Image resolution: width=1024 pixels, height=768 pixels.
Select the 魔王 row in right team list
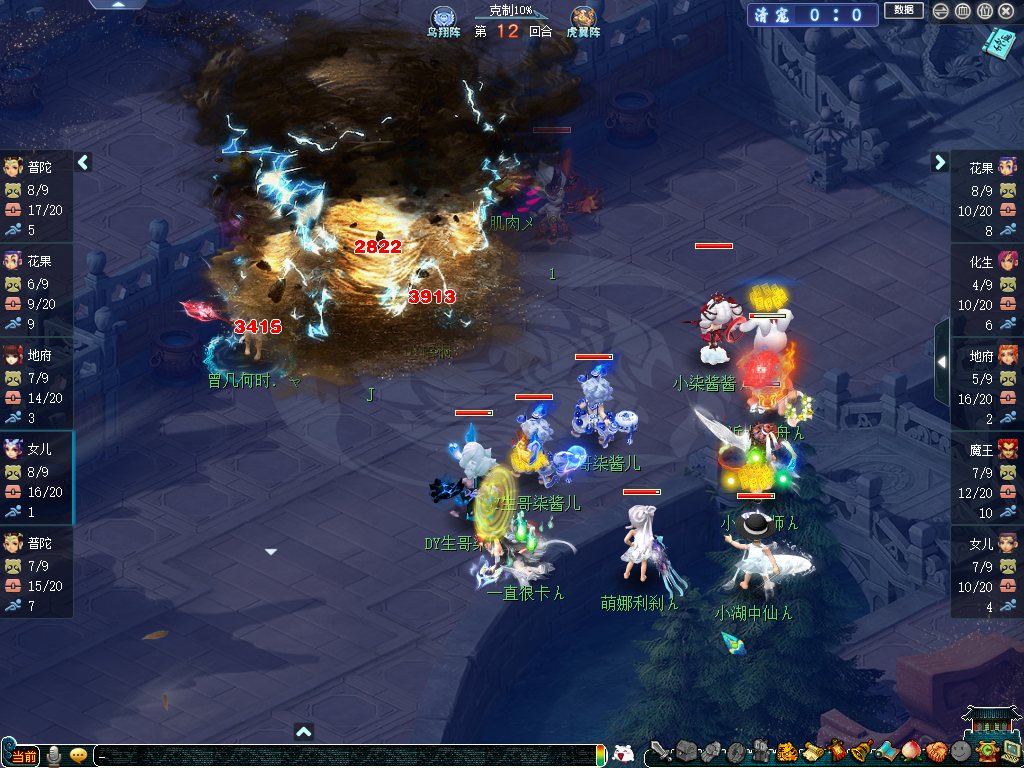(986, 478)
